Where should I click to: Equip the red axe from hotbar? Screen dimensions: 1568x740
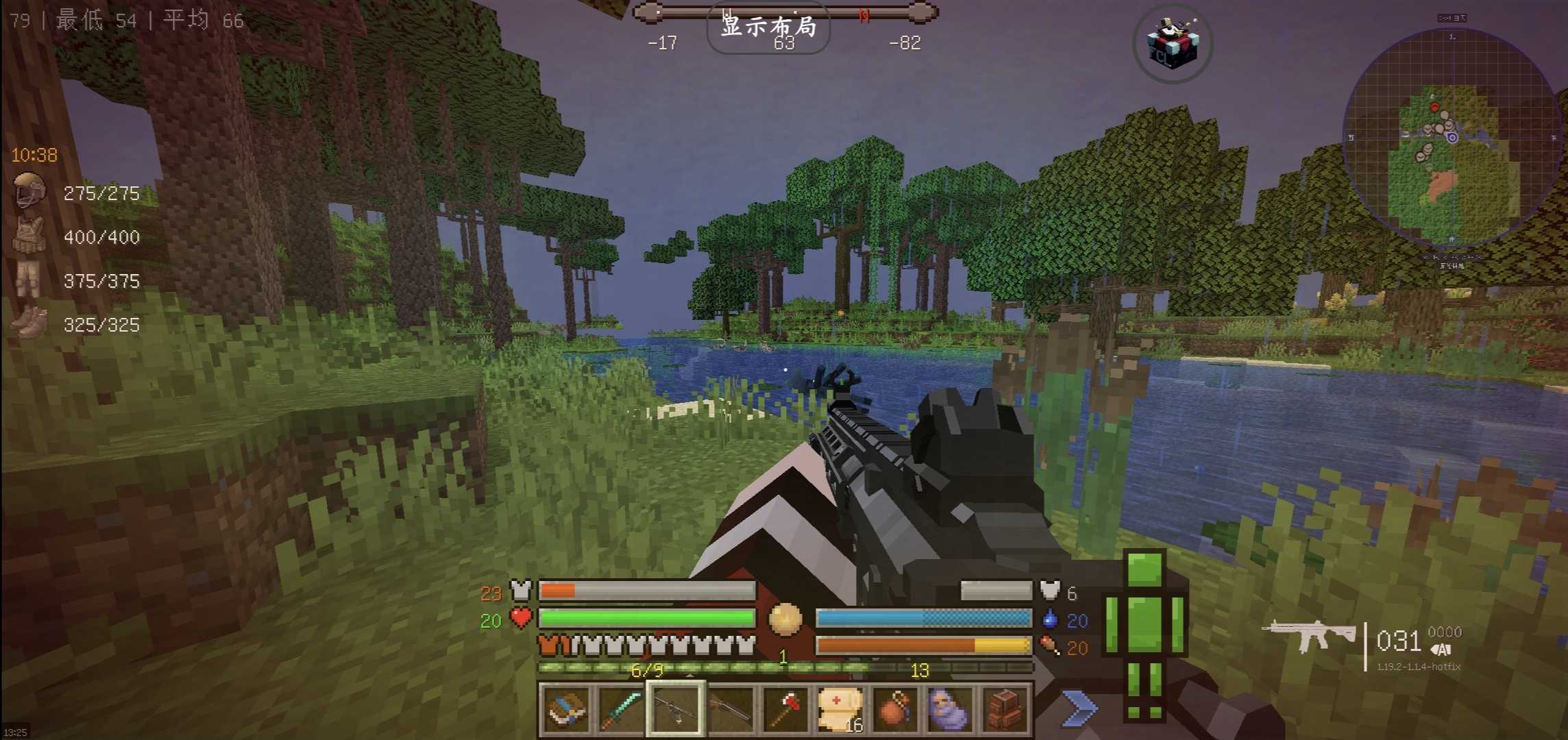[785, 708]
